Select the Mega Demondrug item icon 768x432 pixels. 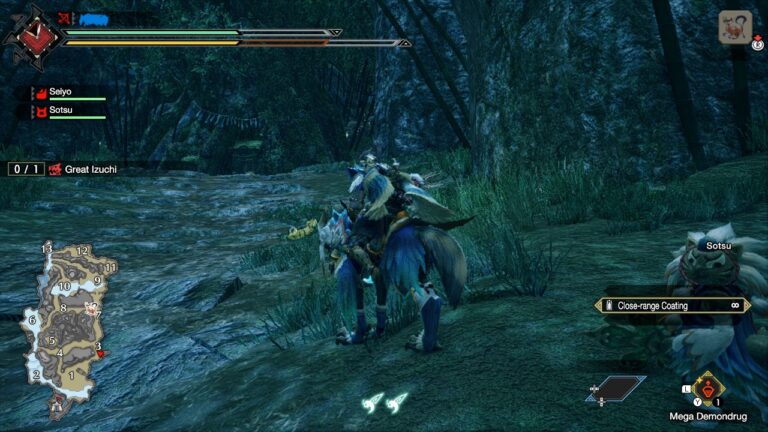(708, 387)
